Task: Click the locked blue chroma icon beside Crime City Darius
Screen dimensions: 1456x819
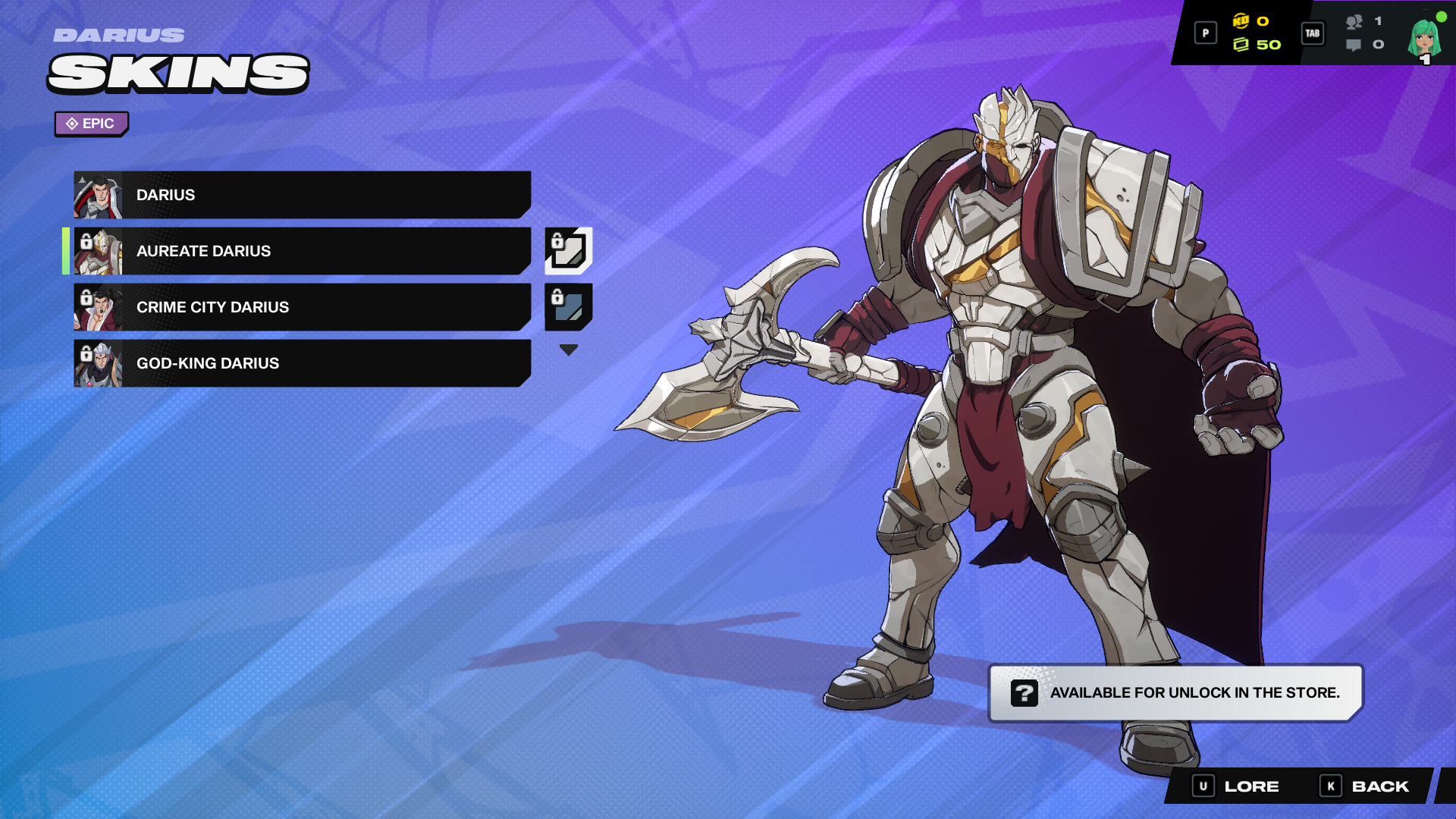Action: click(x=567, y=308)
